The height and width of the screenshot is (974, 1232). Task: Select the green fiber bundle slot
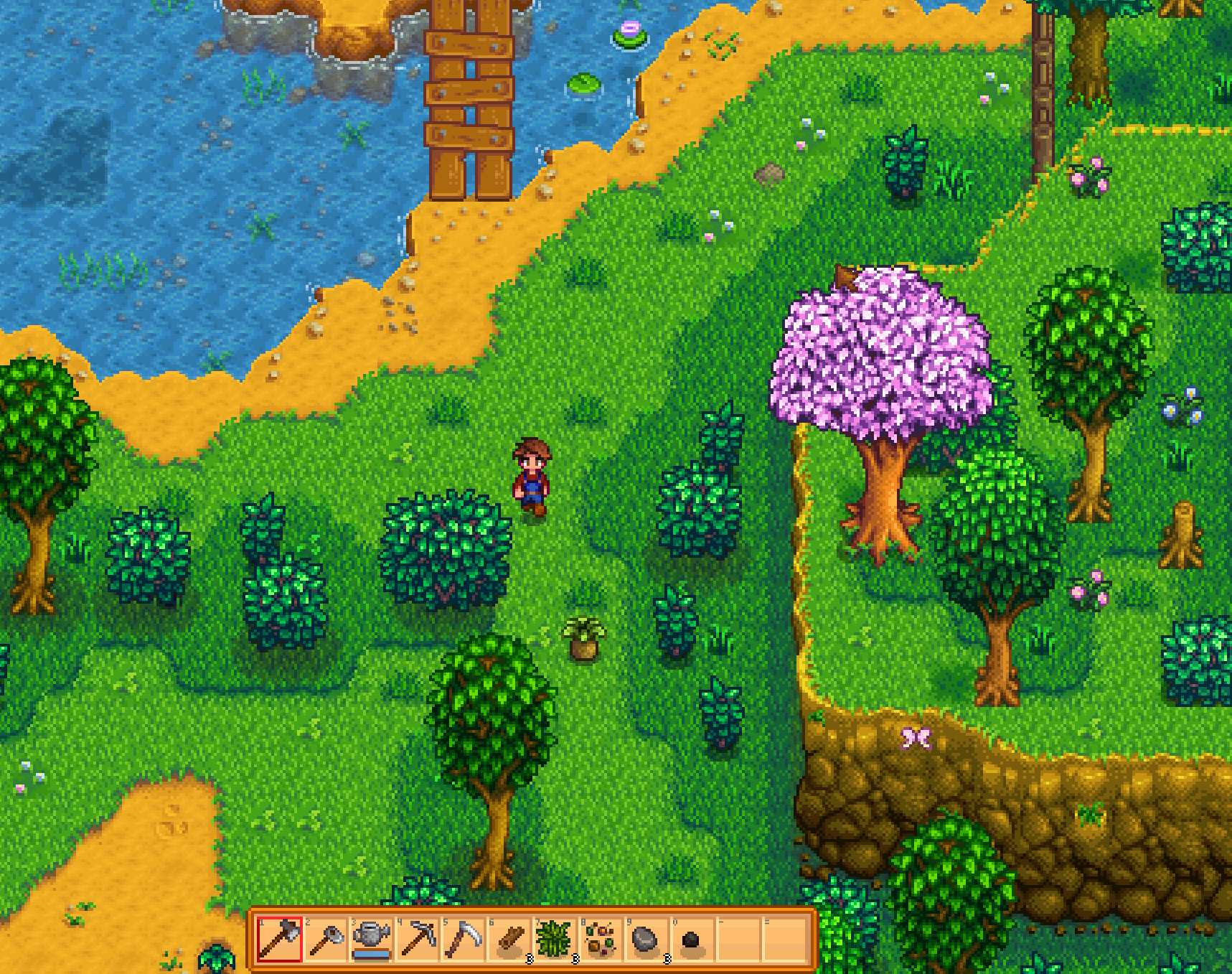[555, 938]
